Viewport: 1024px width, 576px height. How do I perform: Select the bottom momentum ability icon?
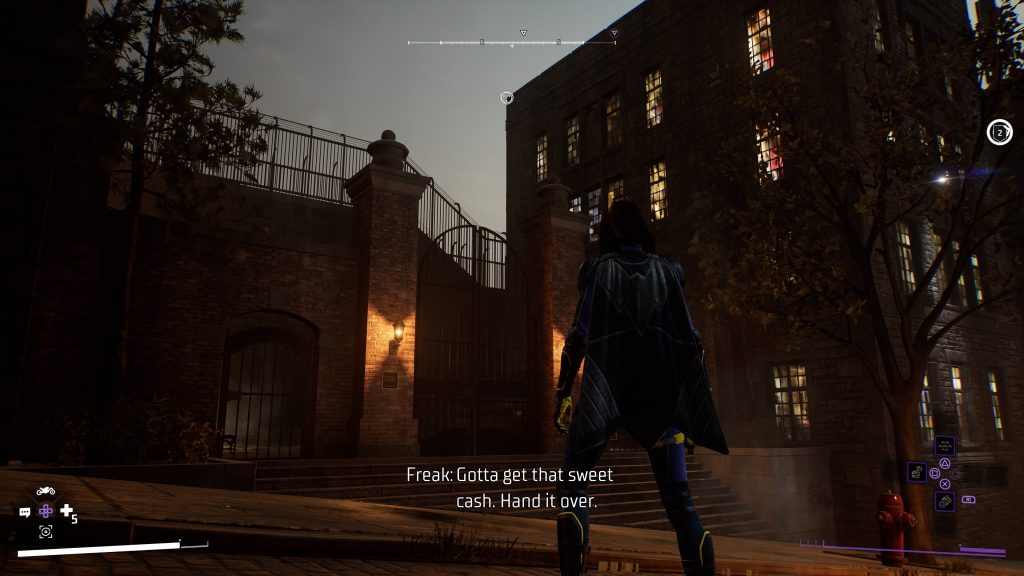[x=944, y=501]
